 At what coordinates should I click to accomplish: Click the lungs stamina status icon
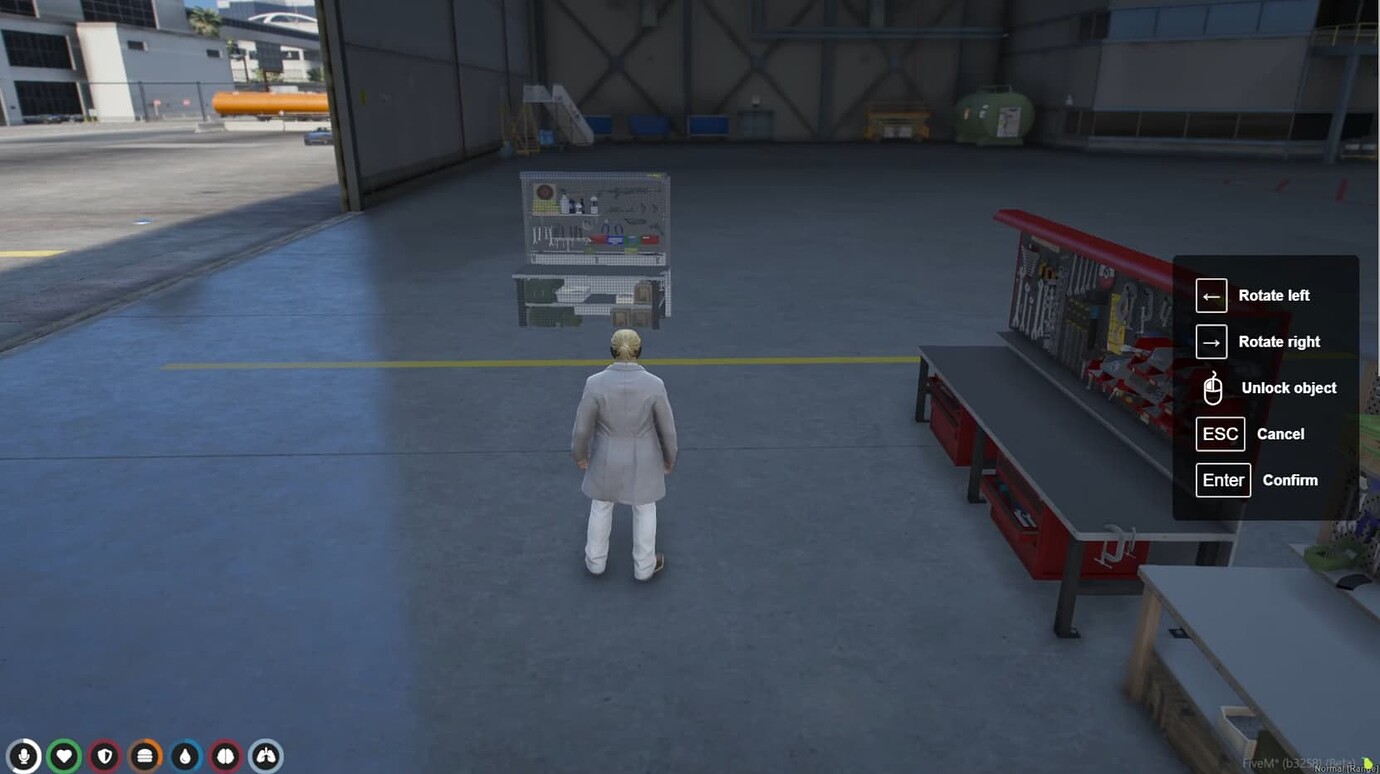(x=265, y=756)
